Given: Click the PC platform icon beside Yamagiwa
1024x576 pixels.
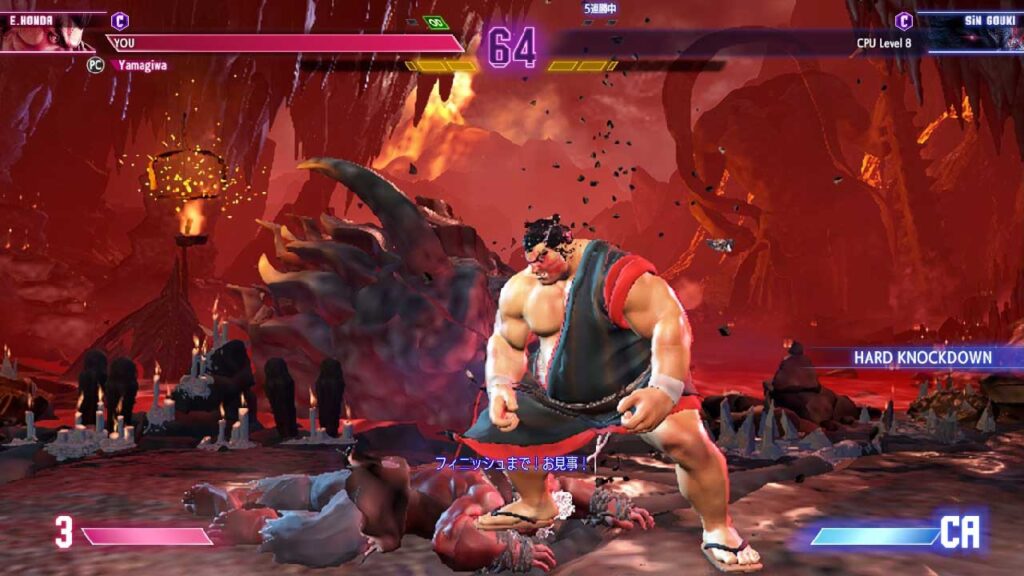Looking at the screenshot, I should [x=96, y=63].
